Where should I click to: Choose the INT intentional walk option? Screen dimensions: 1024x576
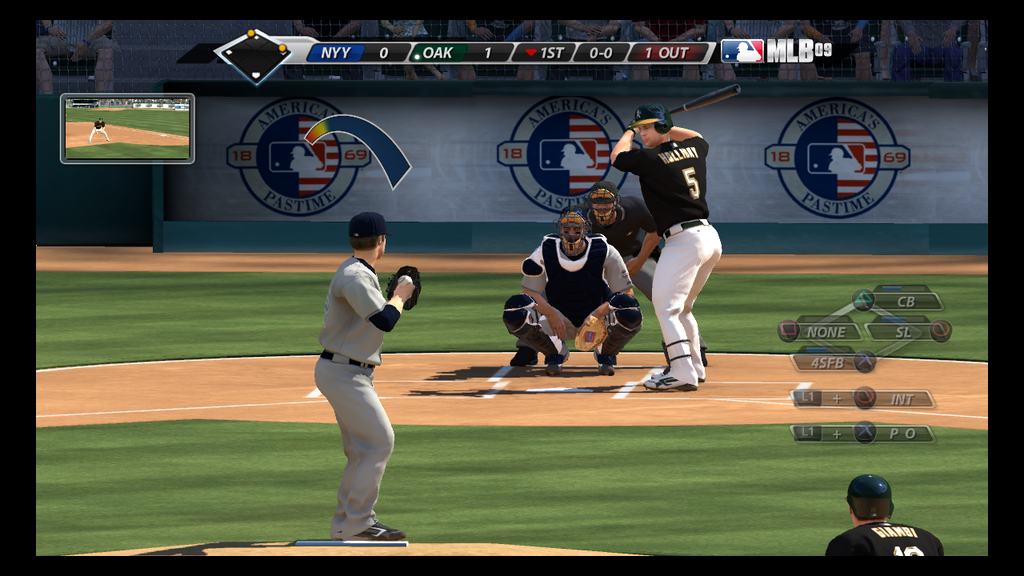901,399
